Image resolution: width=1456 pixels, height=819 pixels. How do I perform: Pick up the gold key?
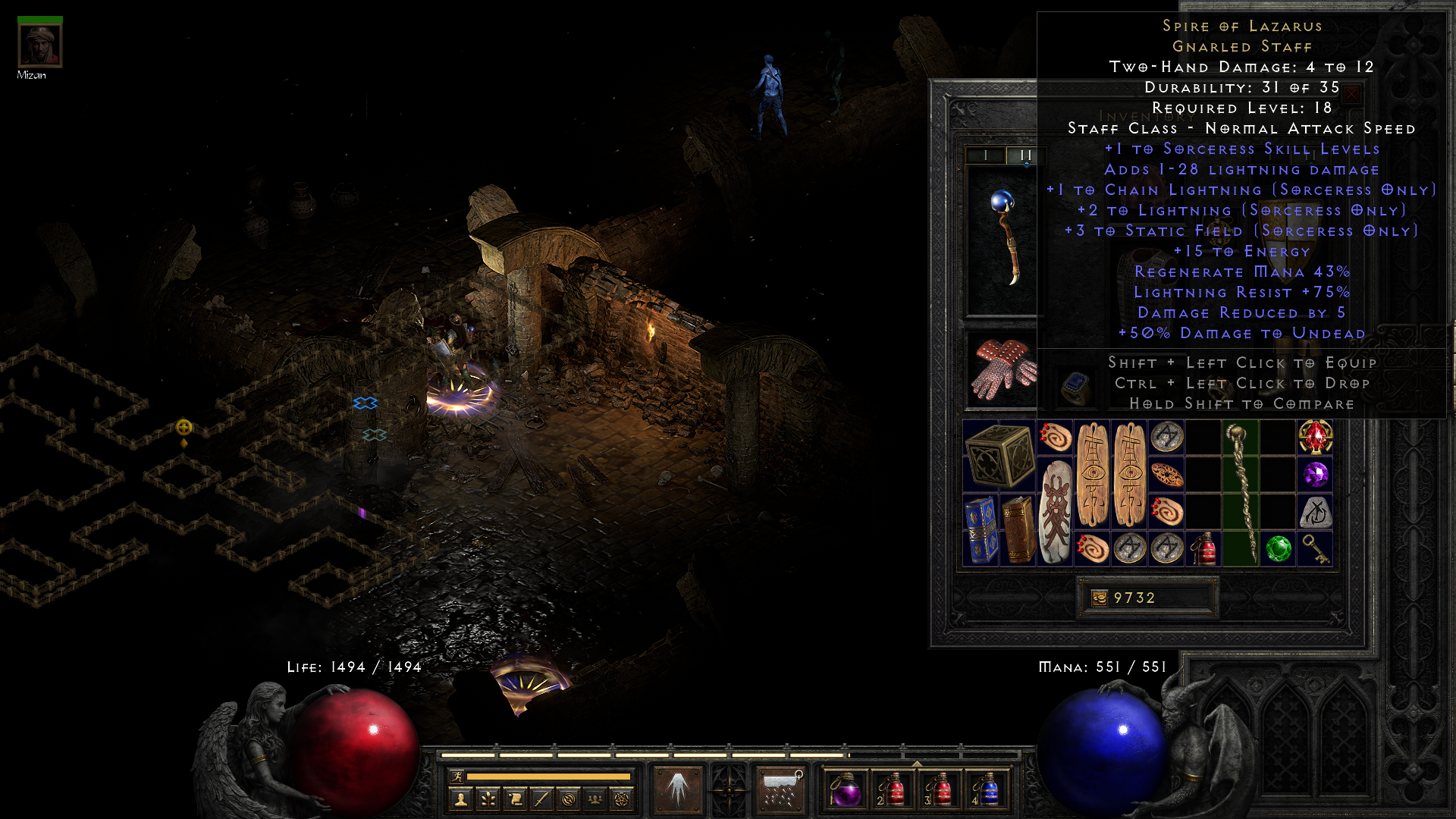(x=1315, y=548)
